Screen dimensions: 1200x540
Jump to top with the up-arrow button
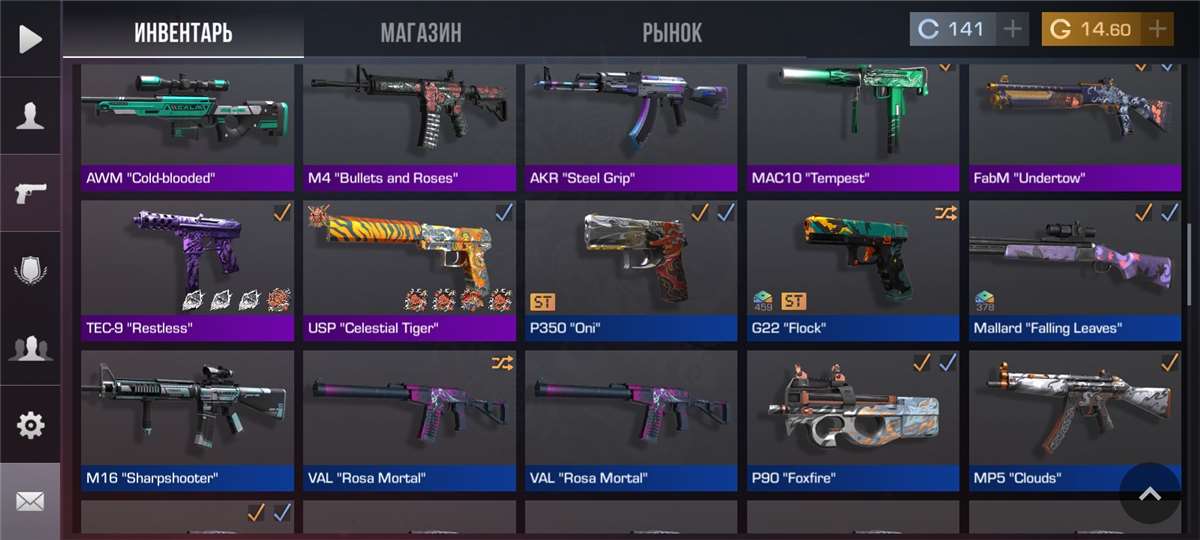pyautogui.click(x=1150, y=493)
